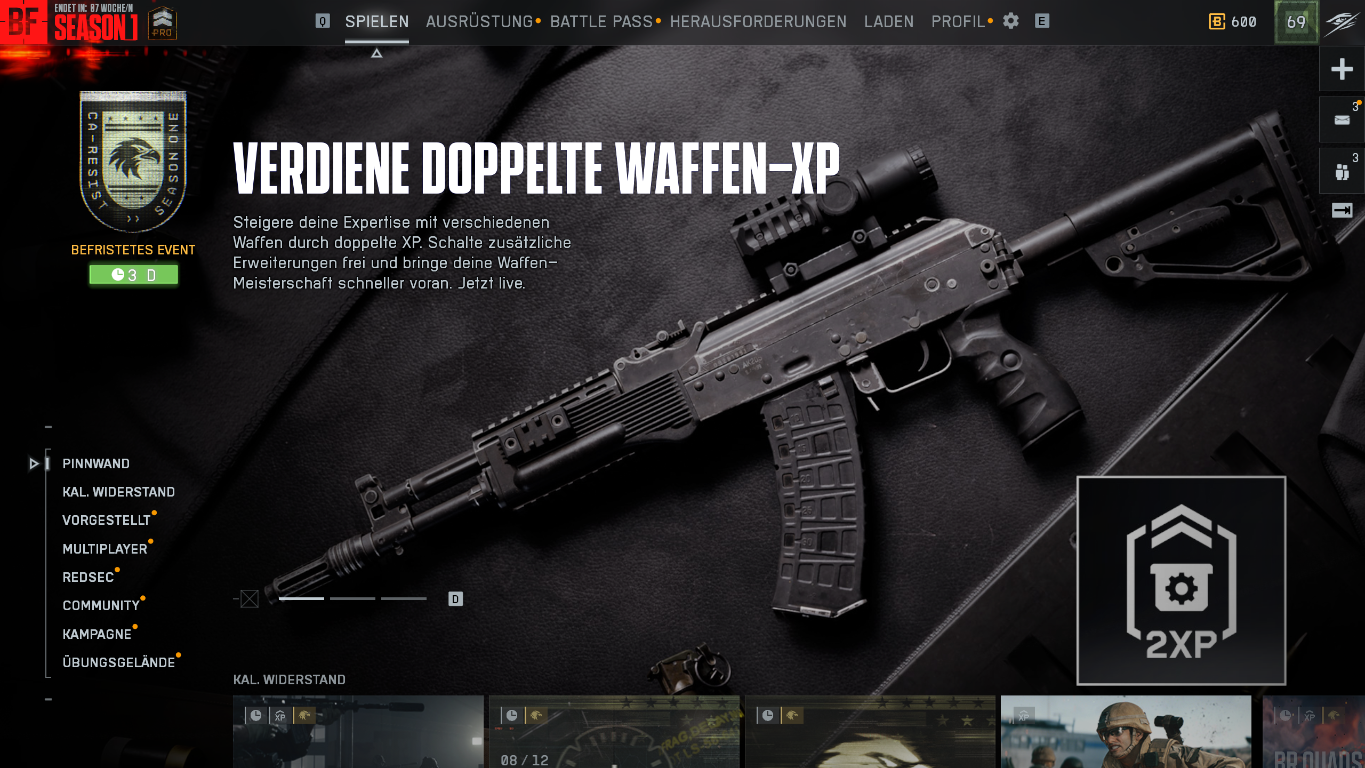Open the Laden menu item
The height and width of the screenshot is (768, 1365).
[888, 21]
